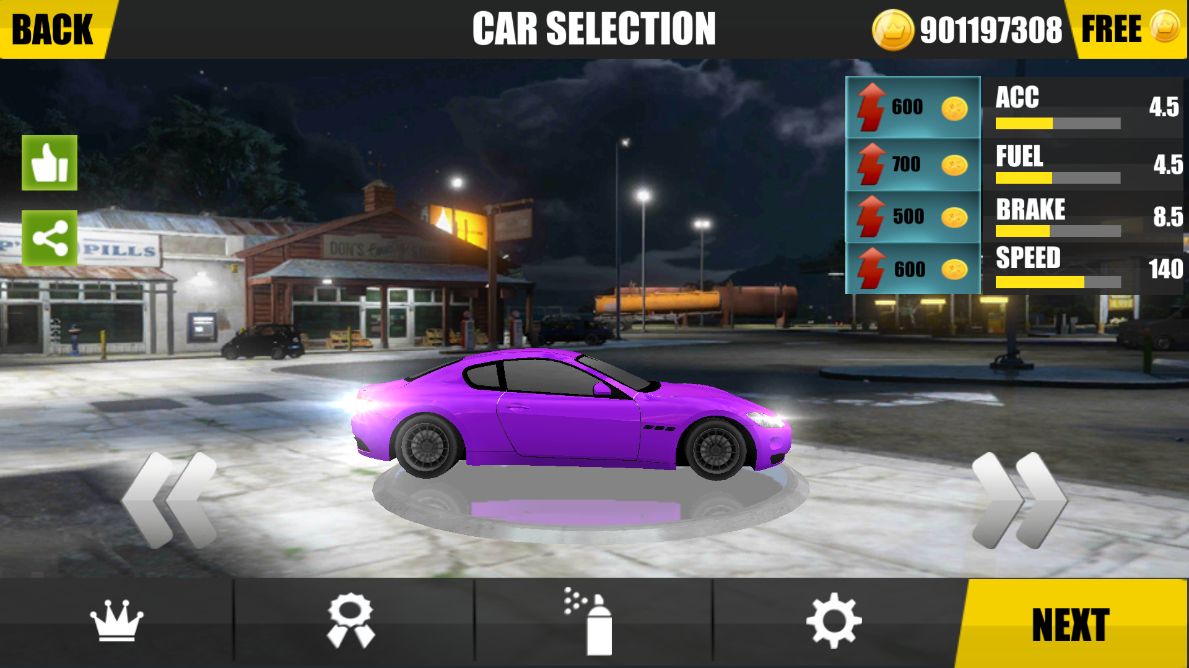
Task: Open the award ribbon achievements
Action: [x=351, y=624]
